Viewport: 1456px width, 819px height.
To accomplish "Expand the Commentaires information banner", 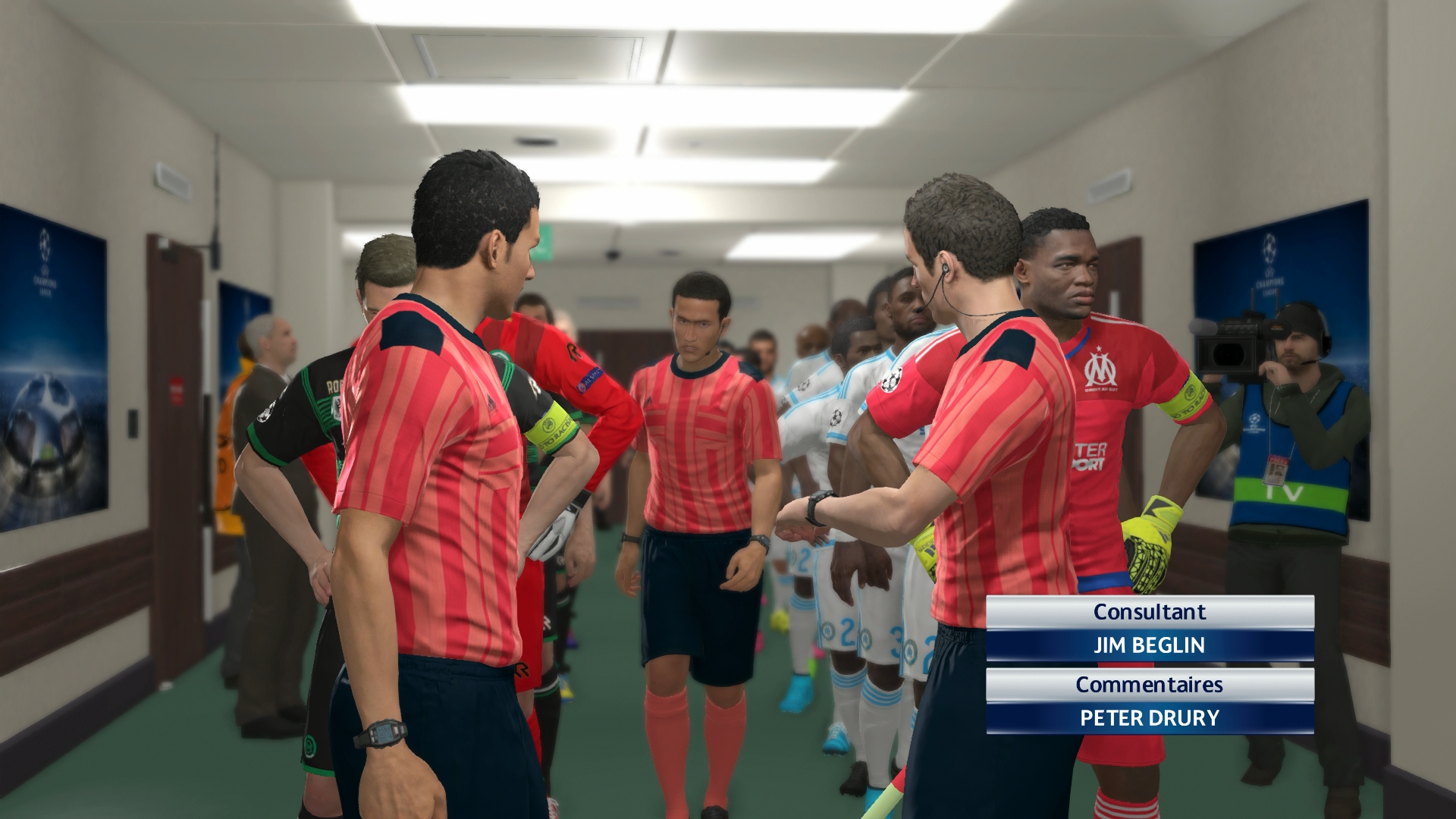I will (x=1150, y=684).
